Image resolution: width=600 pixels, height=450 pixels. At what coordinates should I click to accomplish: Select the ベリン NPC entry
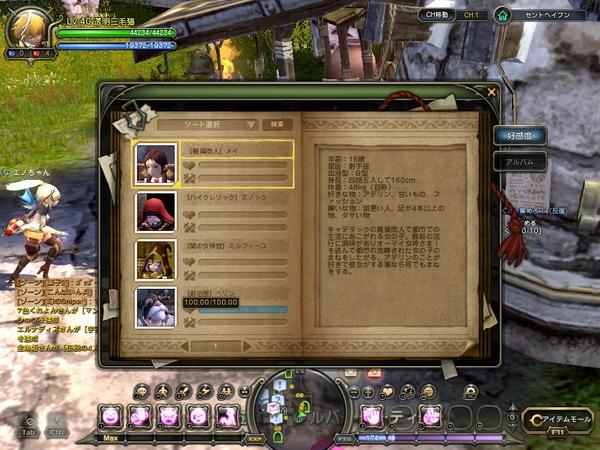coord(214,306)
